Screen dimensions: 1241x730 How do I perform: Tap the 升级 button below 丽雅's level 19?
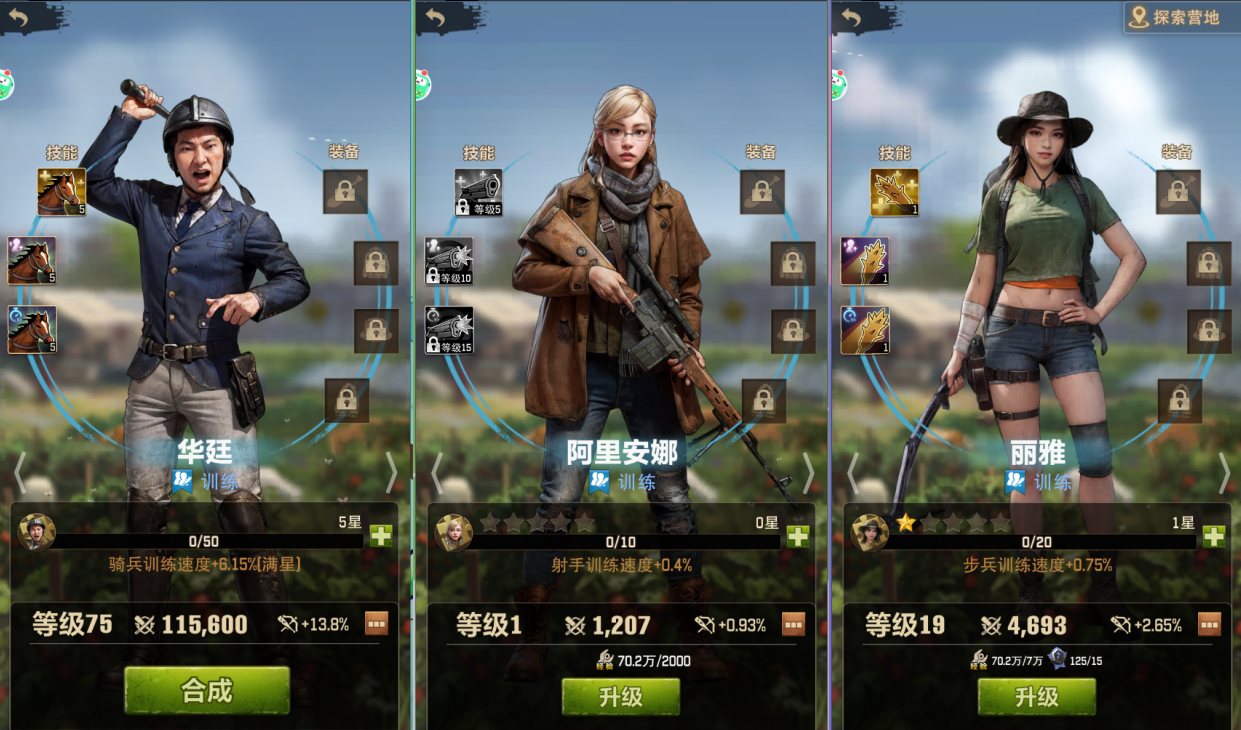1036,696
